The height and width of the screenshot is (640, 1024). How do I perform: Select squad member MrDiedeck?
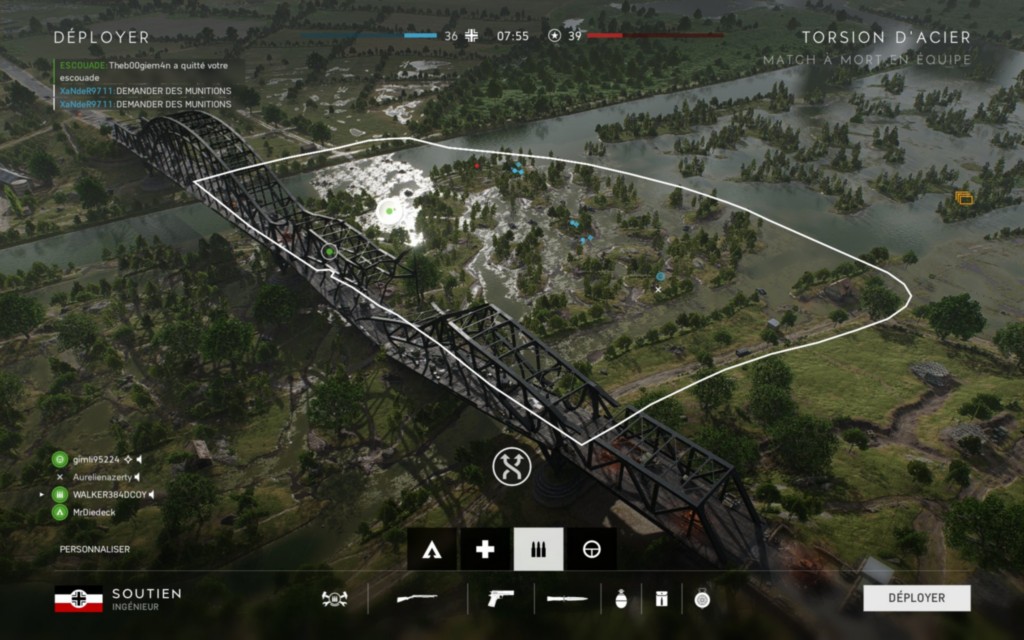(x=93, y=513)
